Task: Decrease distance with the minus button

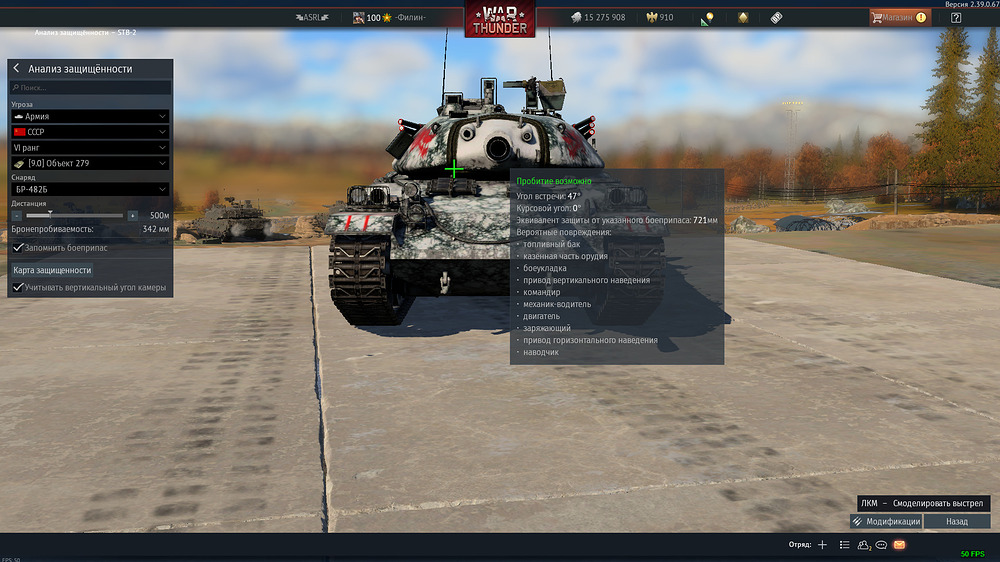Action: (x=17, y=215)
